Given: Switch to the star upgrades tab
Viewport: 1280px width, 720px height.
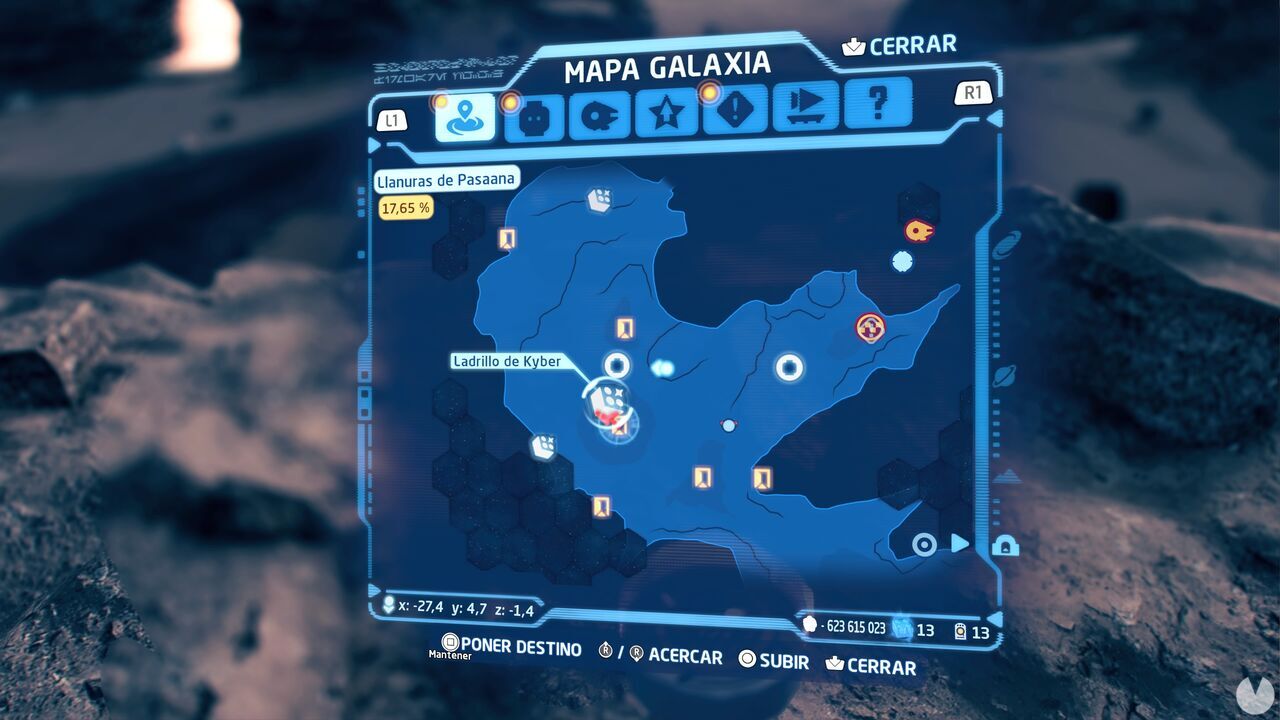Looking at the screenshot, I should pyautogui.click(x=667, y=116).
